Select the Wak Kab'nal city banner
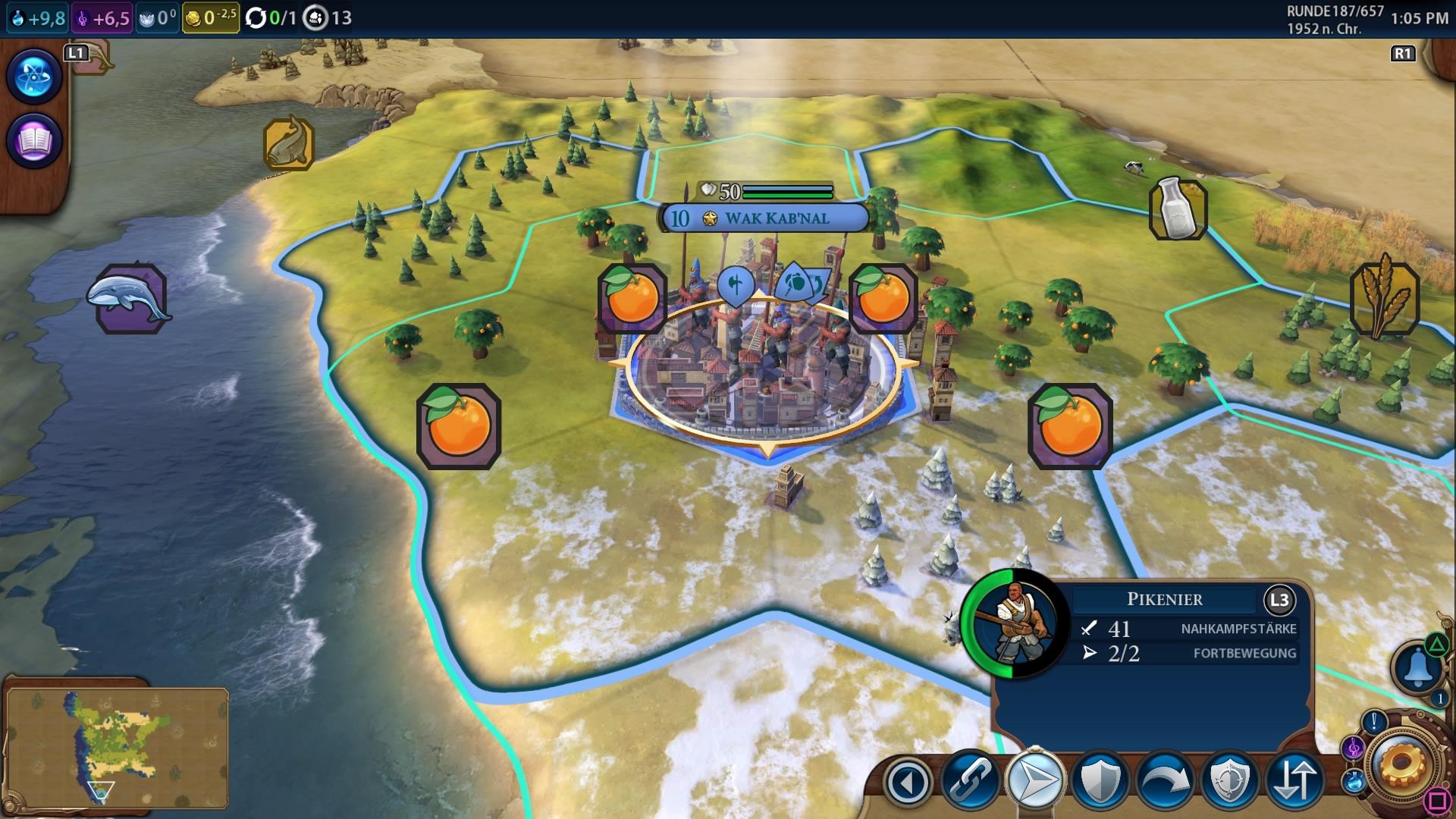The width and height of the screenshot is (1456, 819). (764, 218)
